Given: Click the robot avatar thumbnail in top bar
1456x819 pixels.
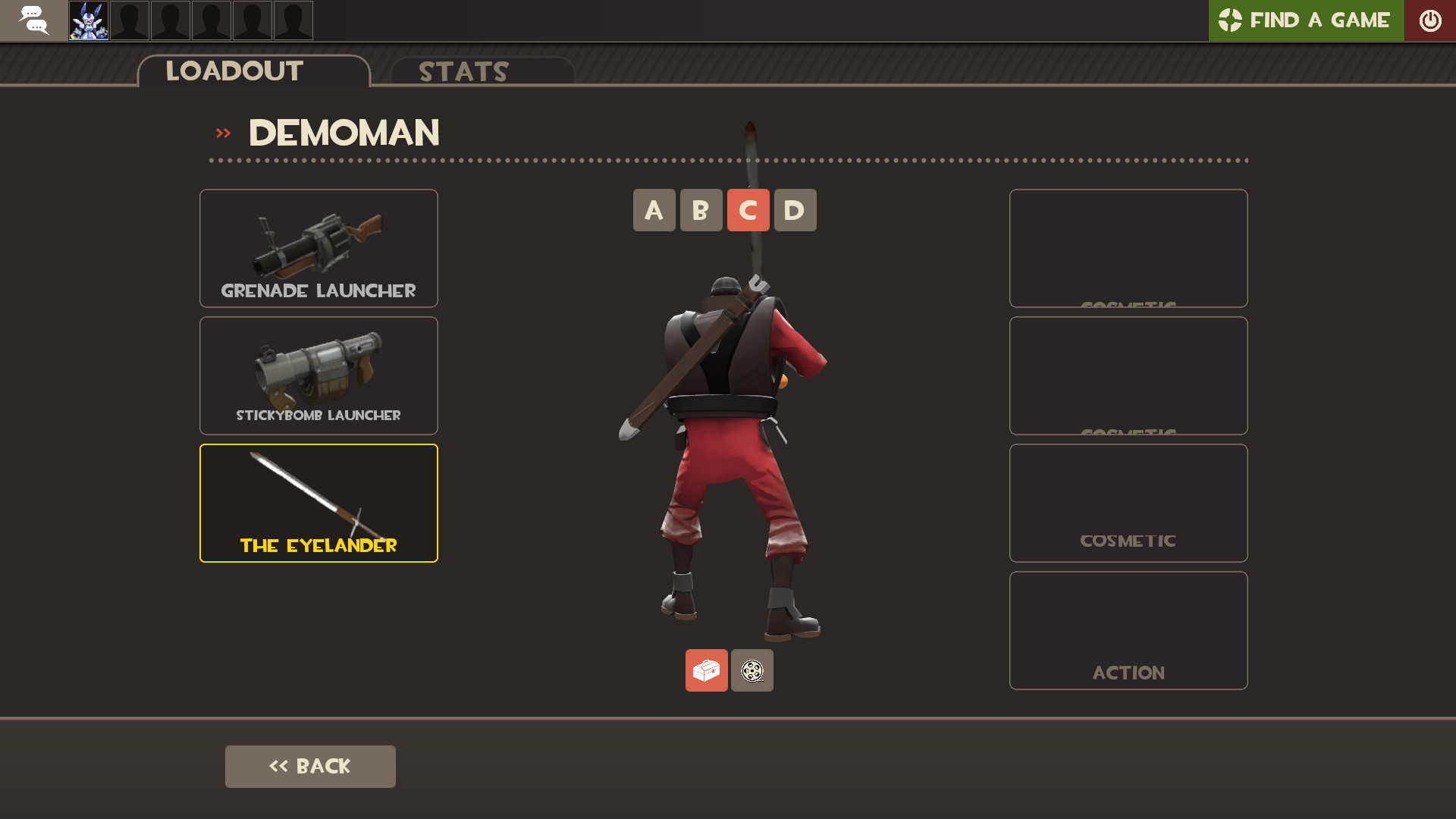Looking at the screenshot, I should click(x=89, y=20).
